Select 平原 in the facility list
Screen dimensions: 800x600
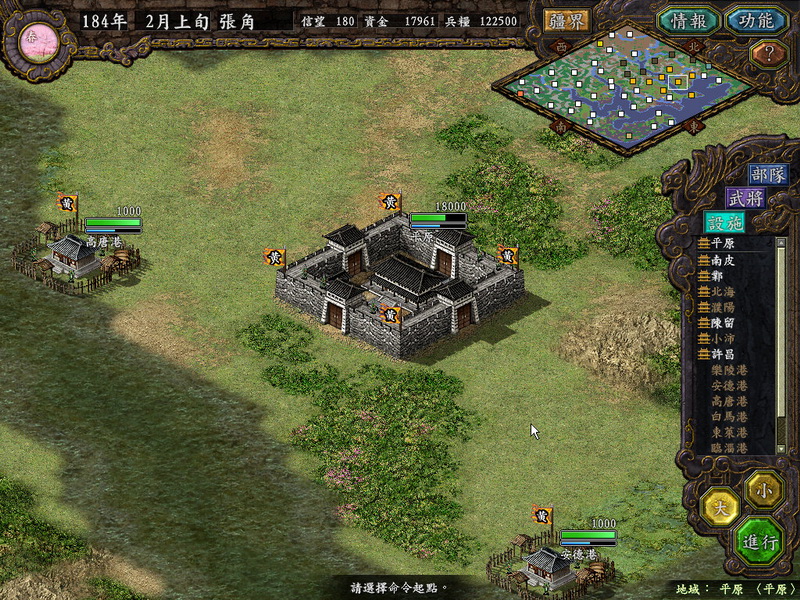pyautogui.click(x=721, y=243)
